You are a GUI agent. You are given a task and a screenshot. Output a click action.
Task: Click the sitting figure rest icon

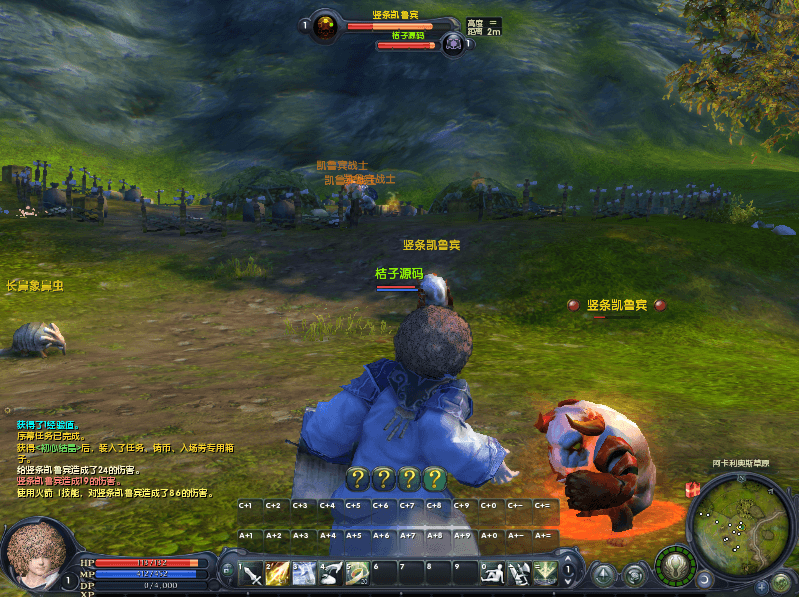coord(492,574)
